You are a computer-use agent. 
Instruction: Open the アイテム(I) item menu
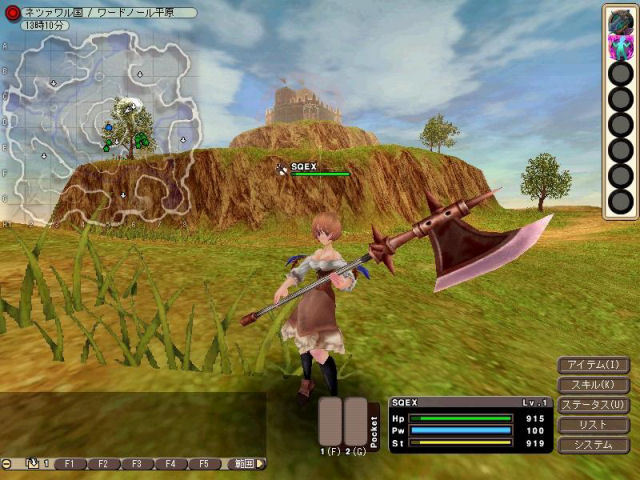point(593,365)
